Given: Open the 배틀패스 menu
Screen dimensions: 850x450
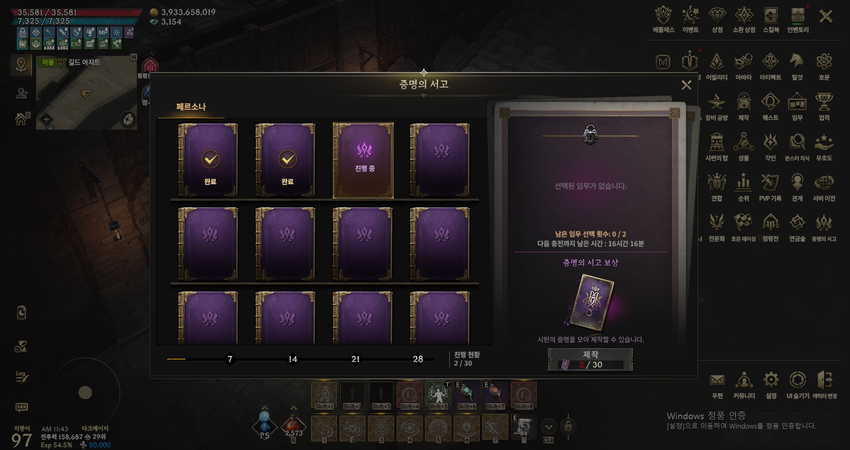Looking at the screenshot, I should coord(664,17).
